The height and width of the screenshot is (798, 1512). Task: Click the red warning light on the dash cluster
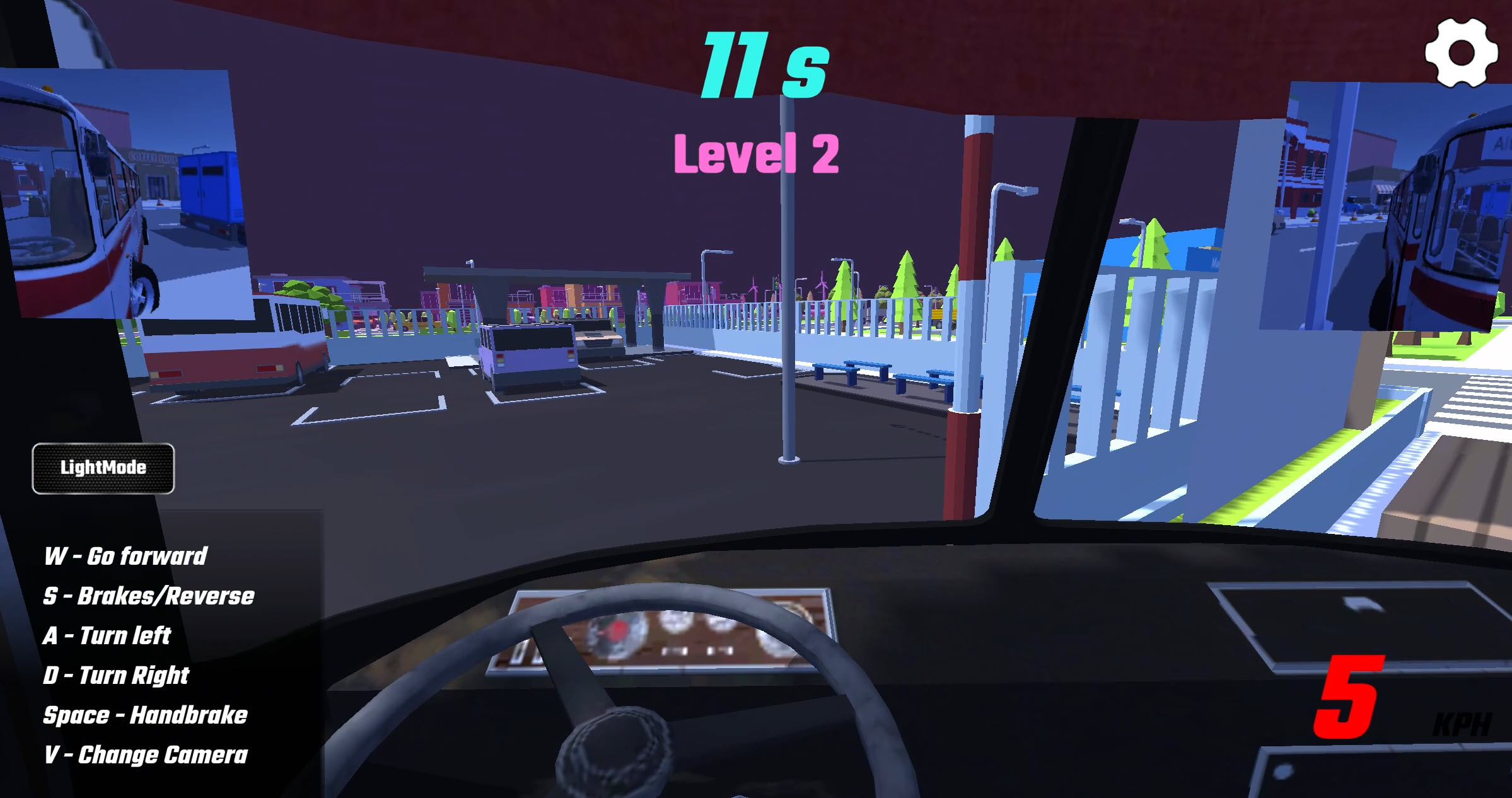click(618, 628)
